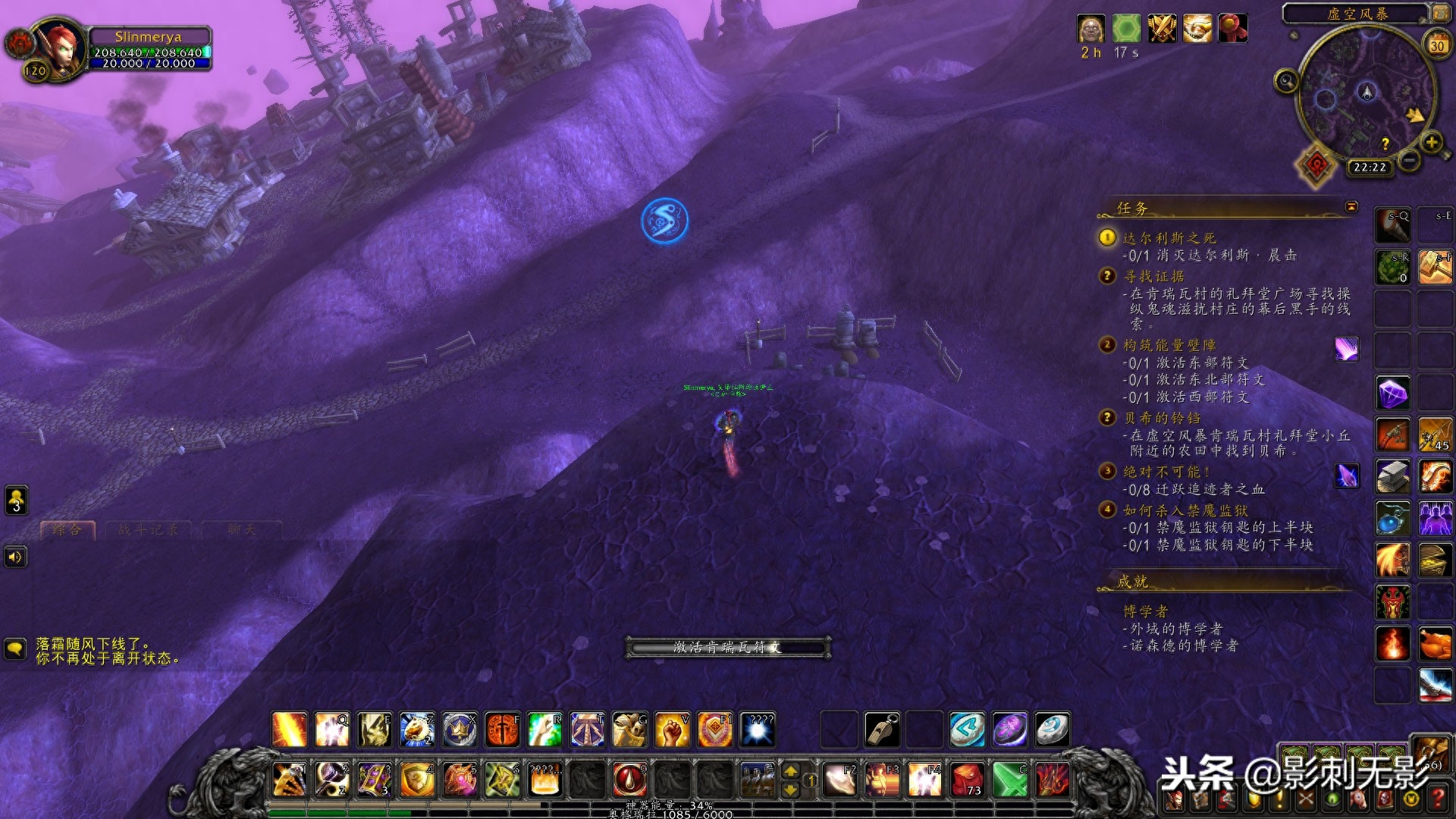Use the whistle item on action bar
Screen dimensions: 1456x819
click(x=882, y=730)
